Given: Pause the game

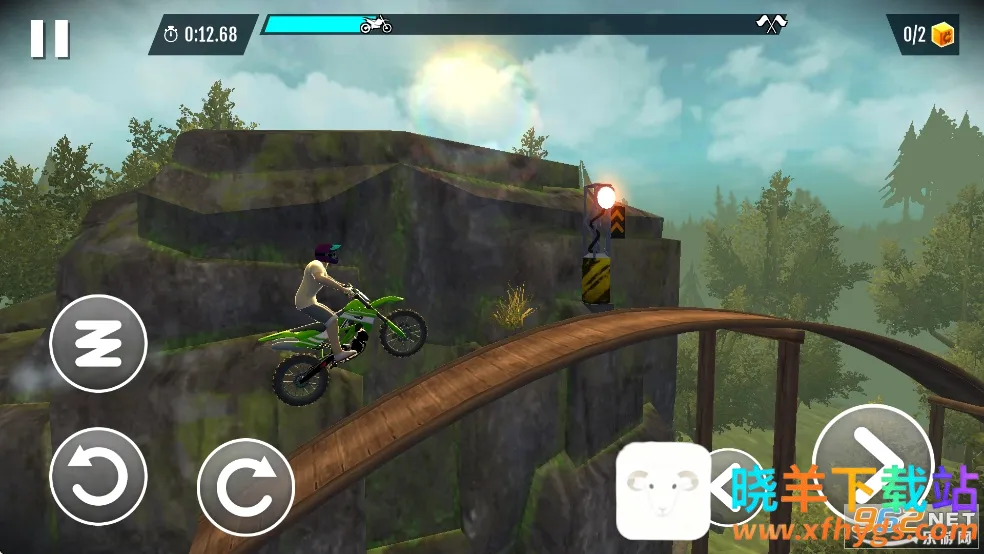Looking at the screenshot, I should [49, 38].
